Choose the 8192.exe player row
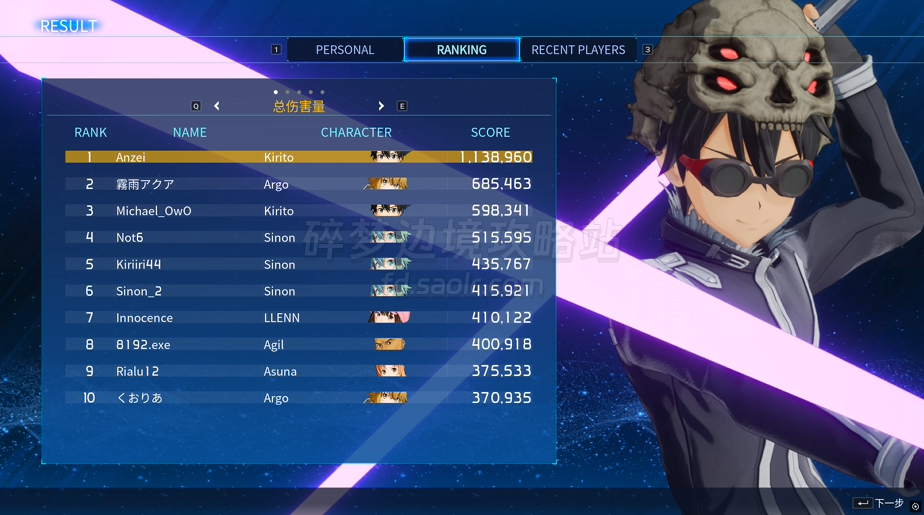The height and width of the screenshot is (515, 924). tap(298, 345)
